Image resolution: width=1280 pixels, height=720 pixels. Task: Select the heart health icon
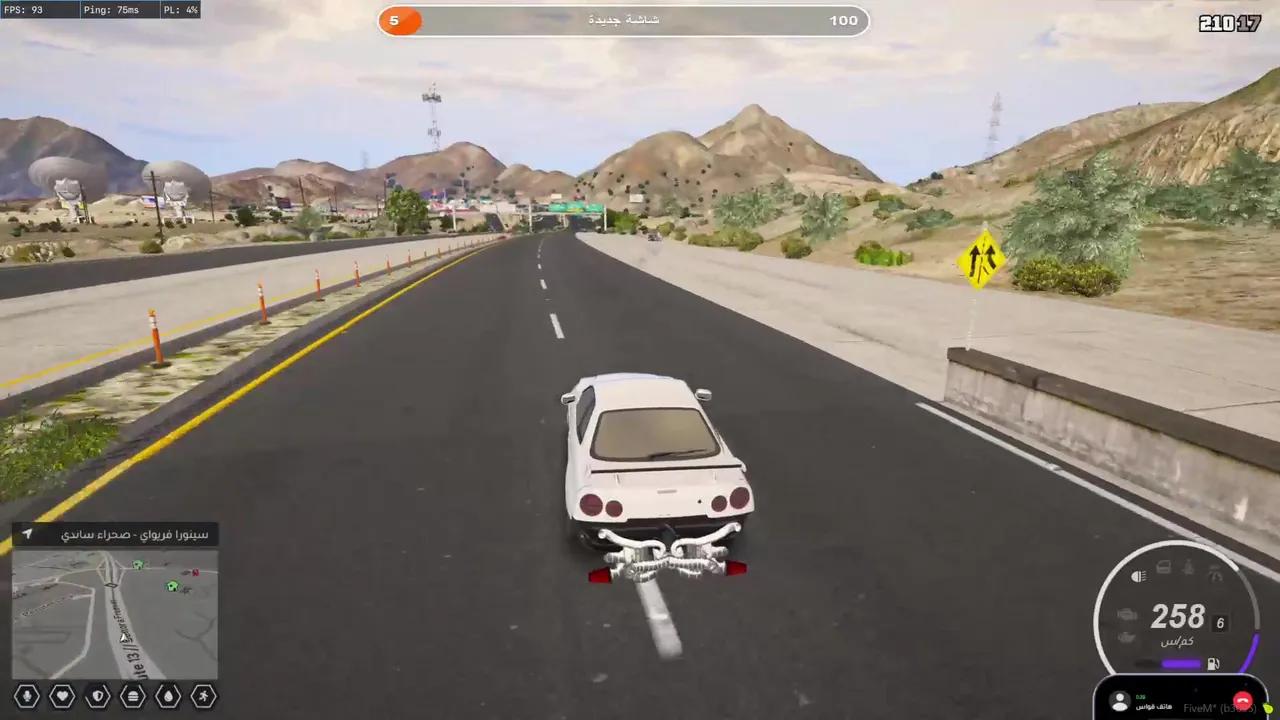pos(62,695)
